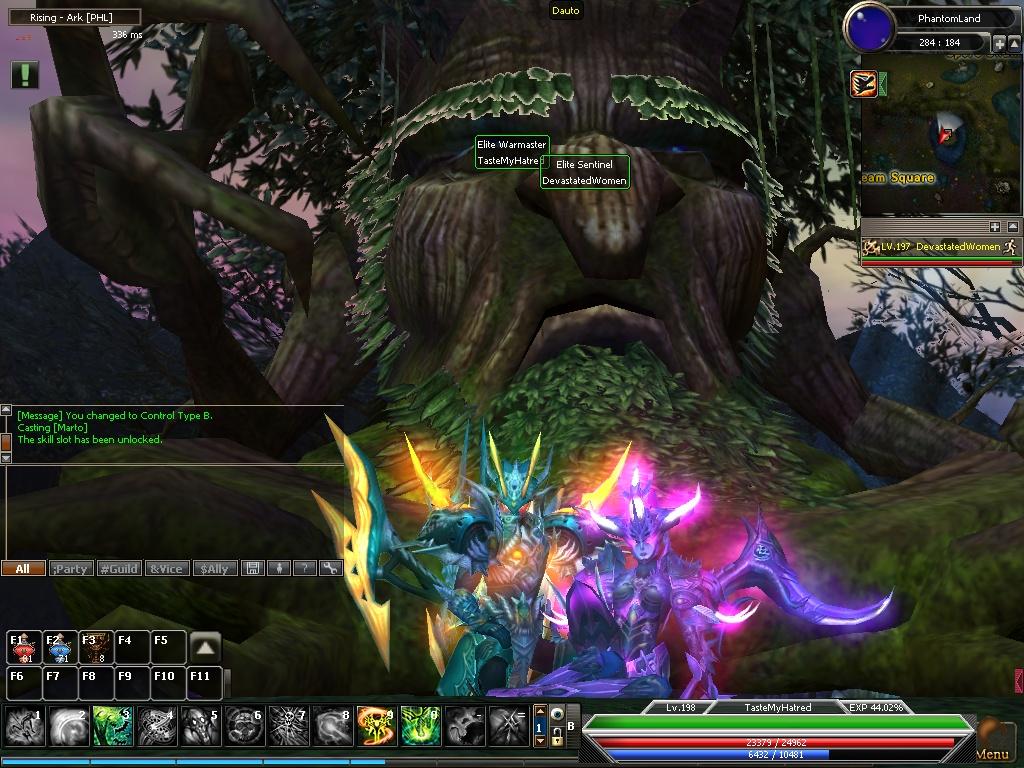Switch to the All chat tab
This screenshot has width=1024, height=768.
22,568
